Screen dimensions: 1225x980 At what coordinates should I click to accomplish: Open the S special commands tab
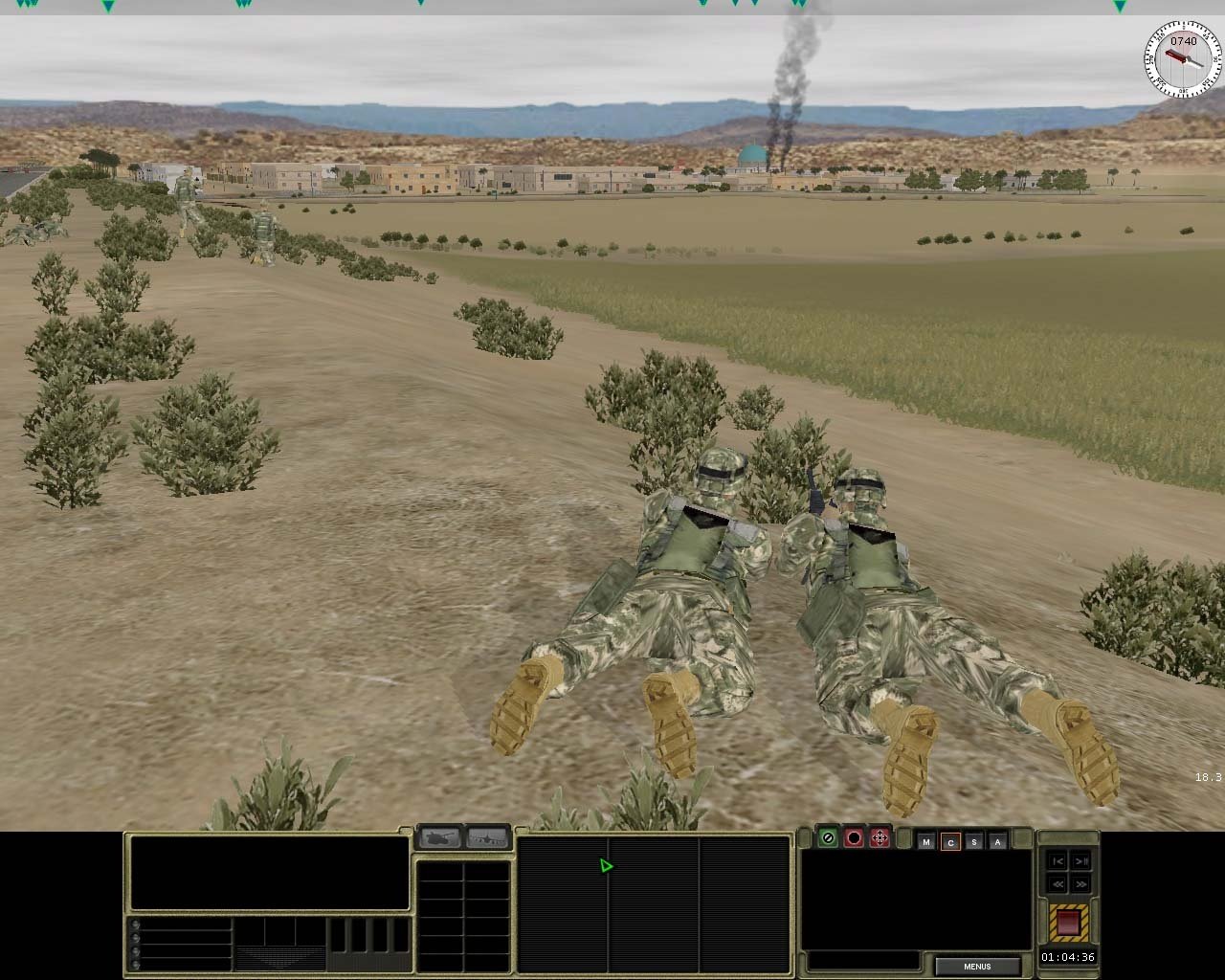click(974, 842)
